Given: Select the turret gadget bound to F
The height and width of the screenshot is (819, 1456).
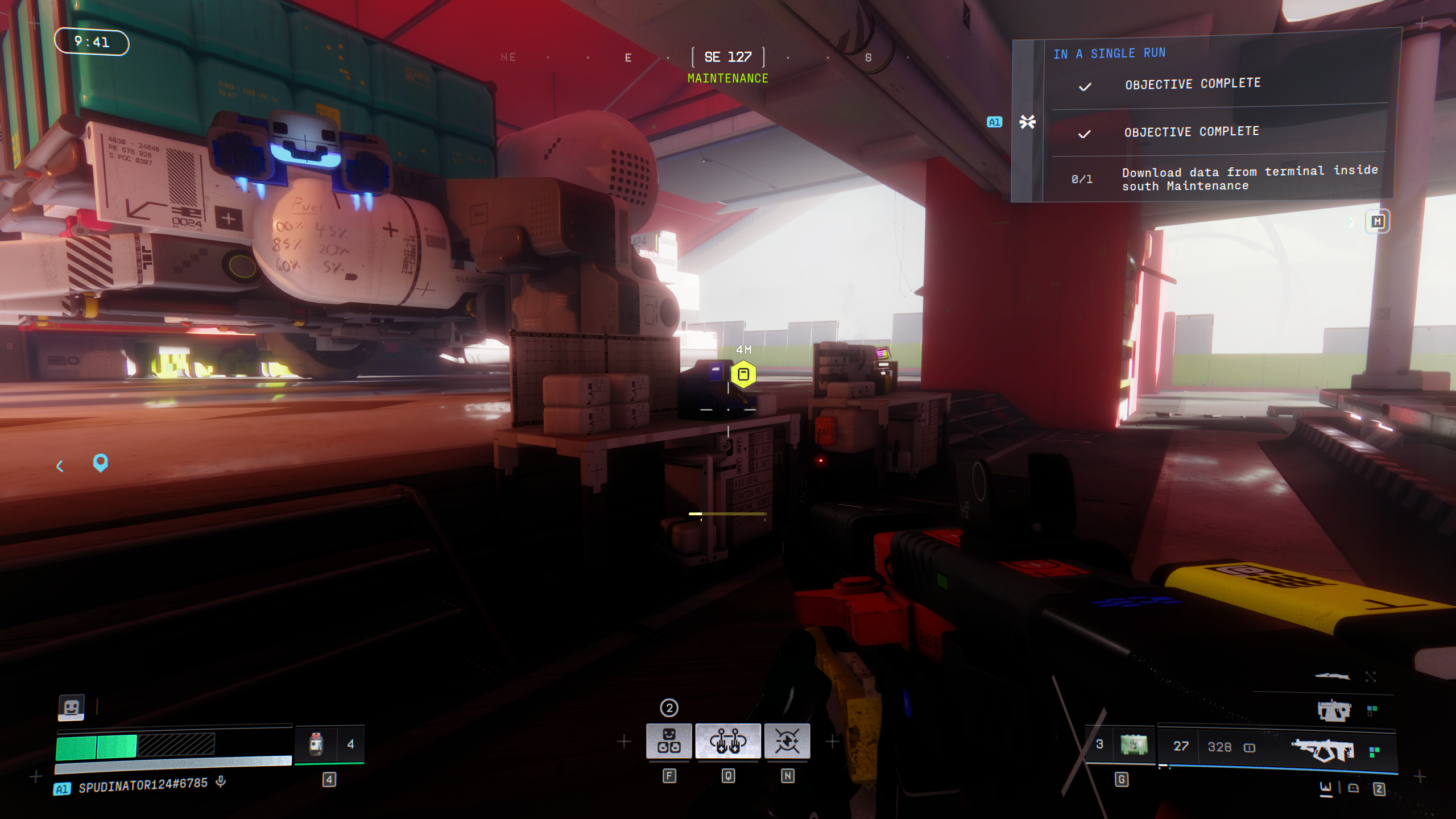Looking at the screenshot, I should coord(669,741).
